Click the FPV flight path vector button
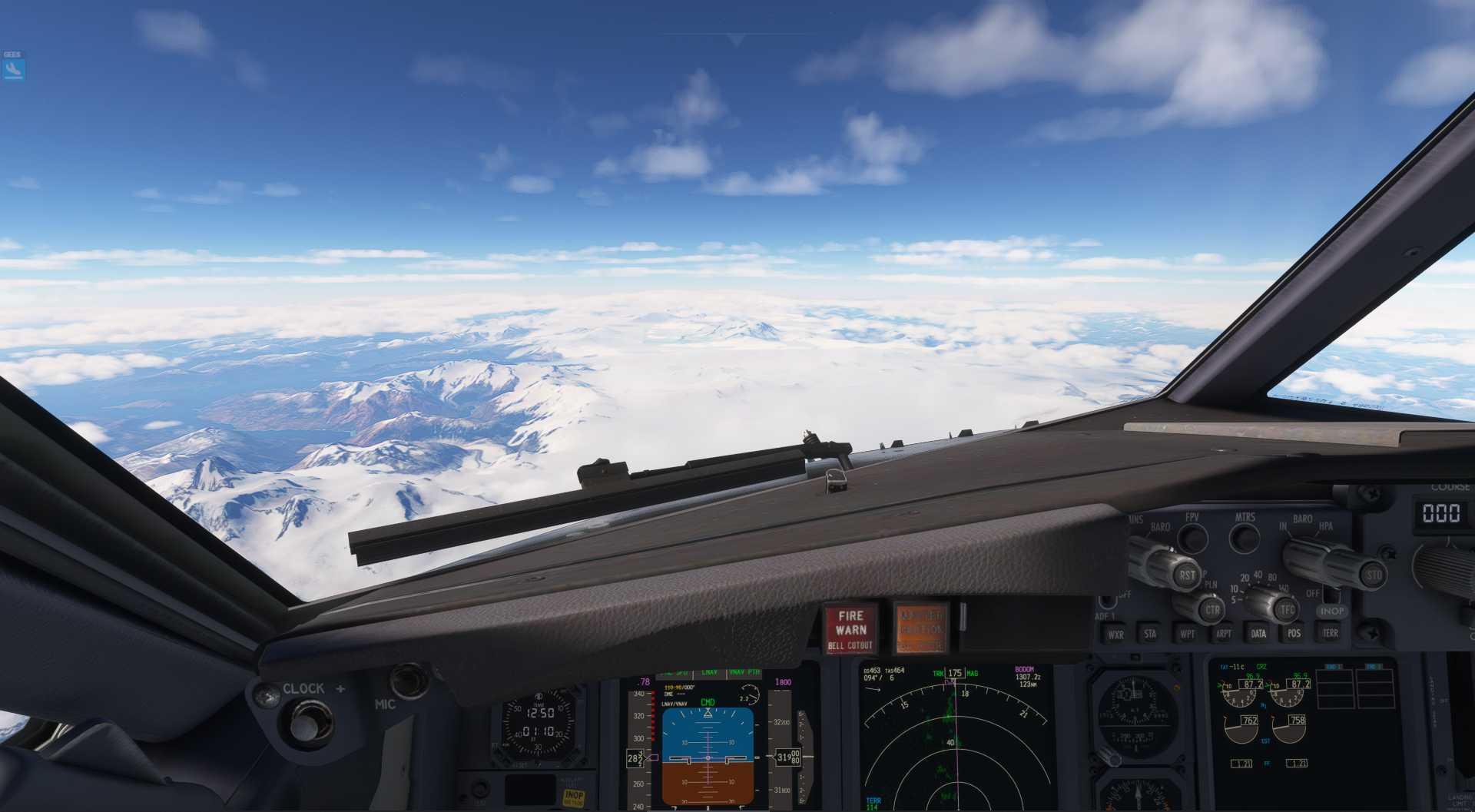 pyautogui.click(x=1192, y=538)
